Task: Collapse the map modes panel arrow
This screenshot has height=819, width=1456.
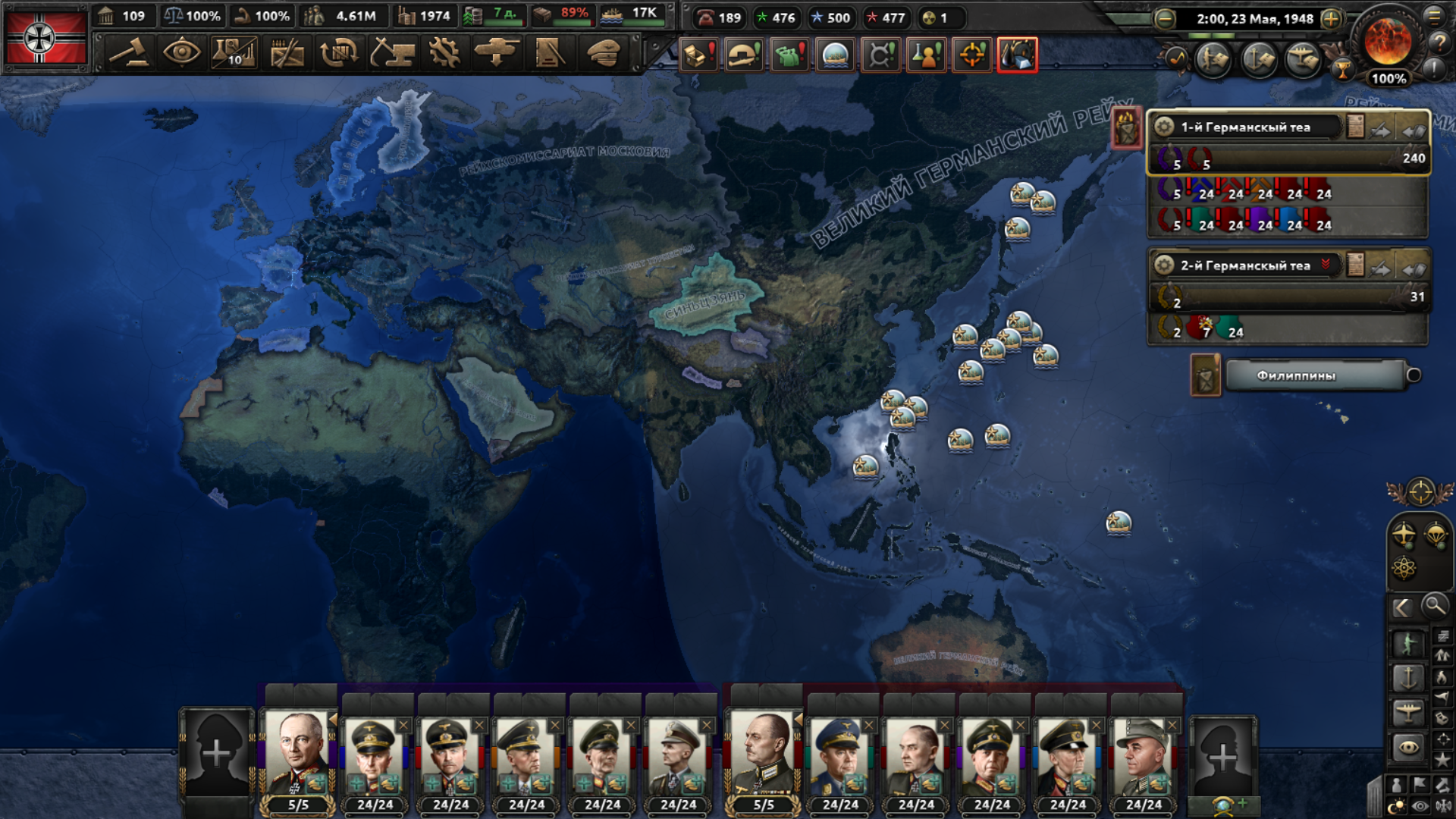Action: pos(1402,607)
